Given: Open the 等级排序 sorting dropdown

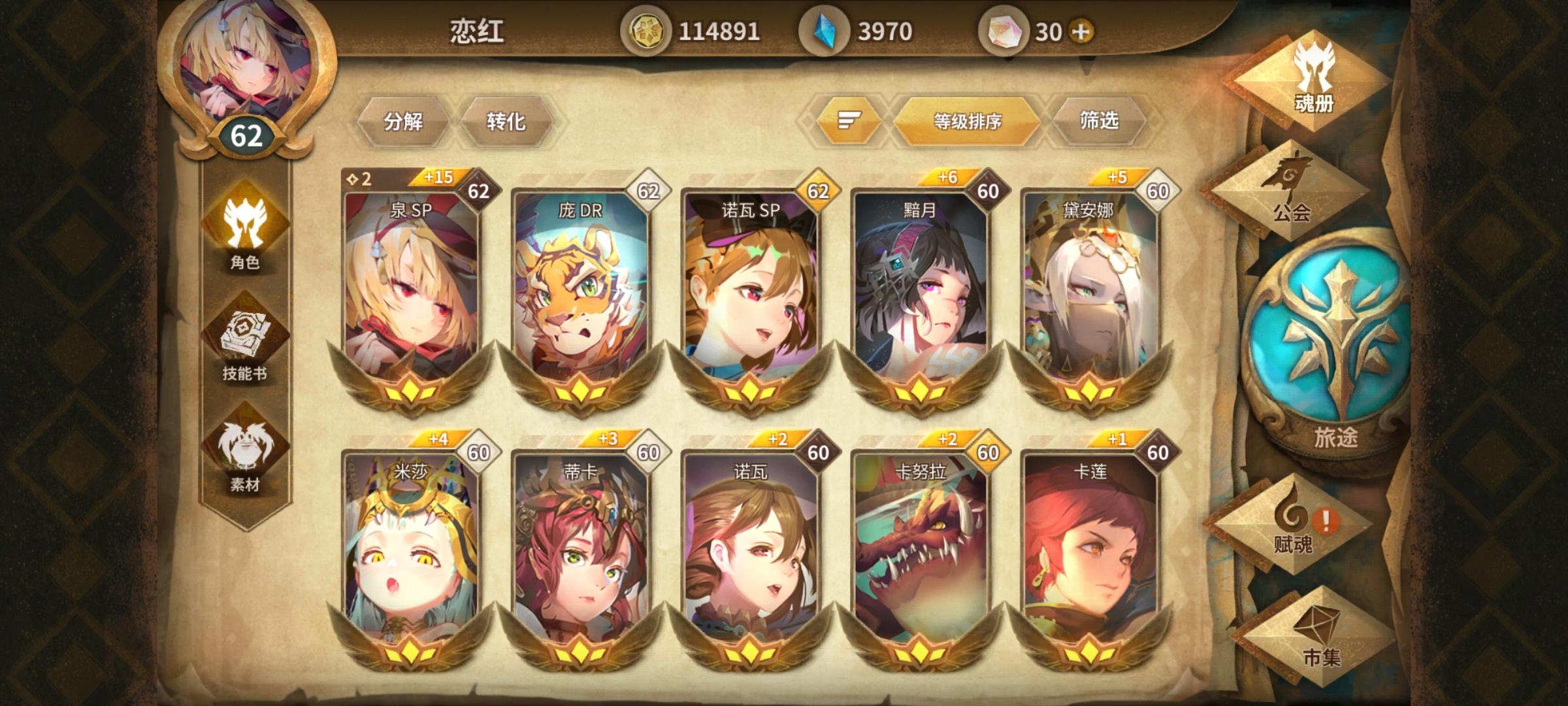Looking at the screenshot, I should pos(968,120).
